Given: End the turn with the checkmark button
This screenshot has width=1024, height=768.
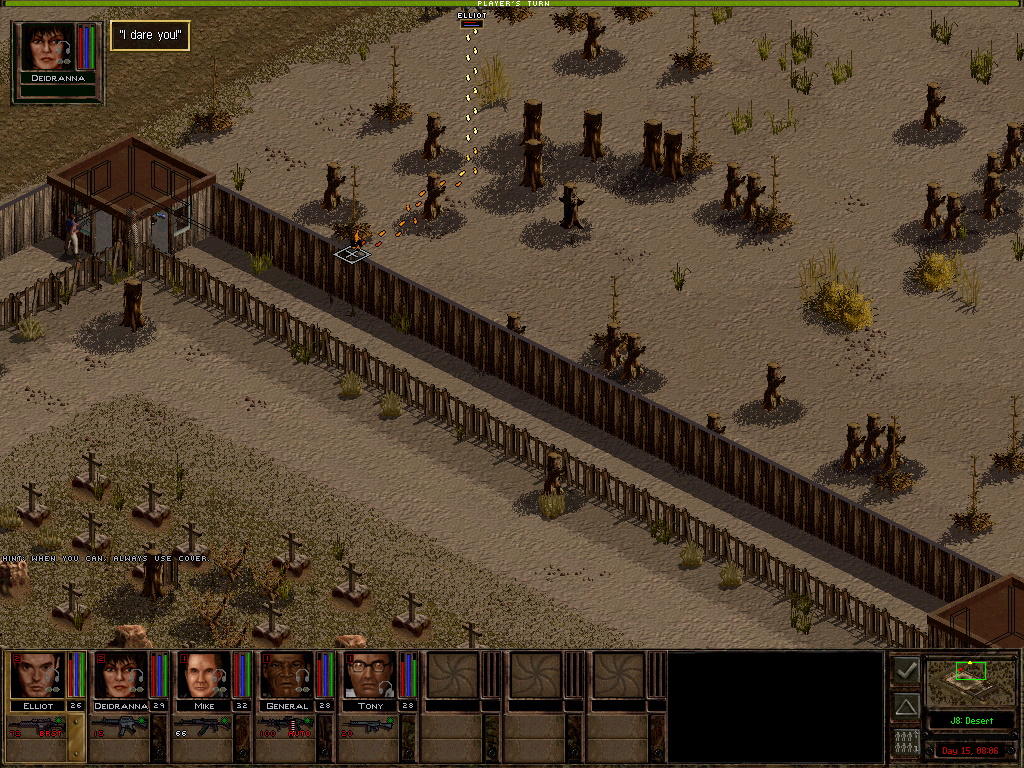Looking at the screenshot, I should [x=906, y=671].
